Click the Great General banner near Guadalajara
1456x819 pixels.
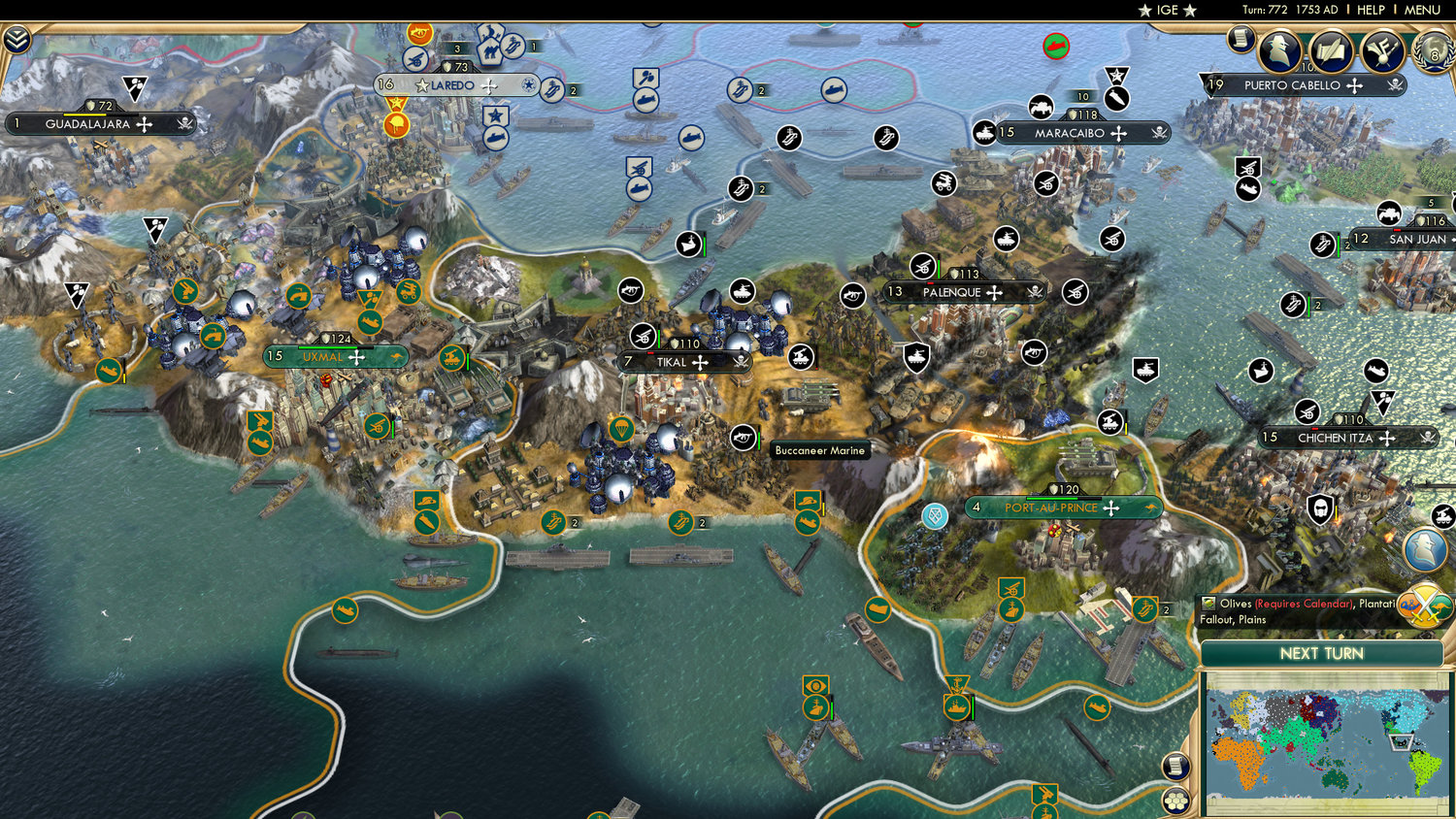coord(135,87)
